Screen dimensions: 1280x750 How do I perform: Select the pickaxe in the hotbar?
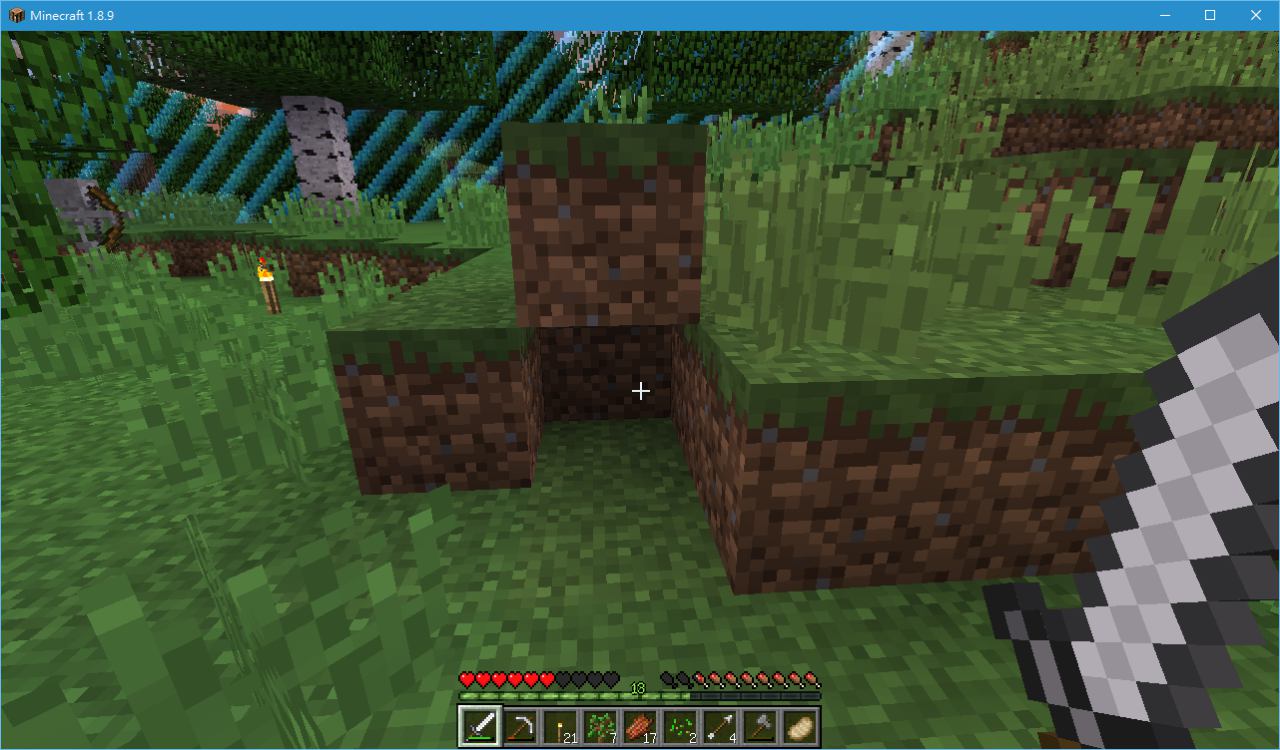pos(519,726)
